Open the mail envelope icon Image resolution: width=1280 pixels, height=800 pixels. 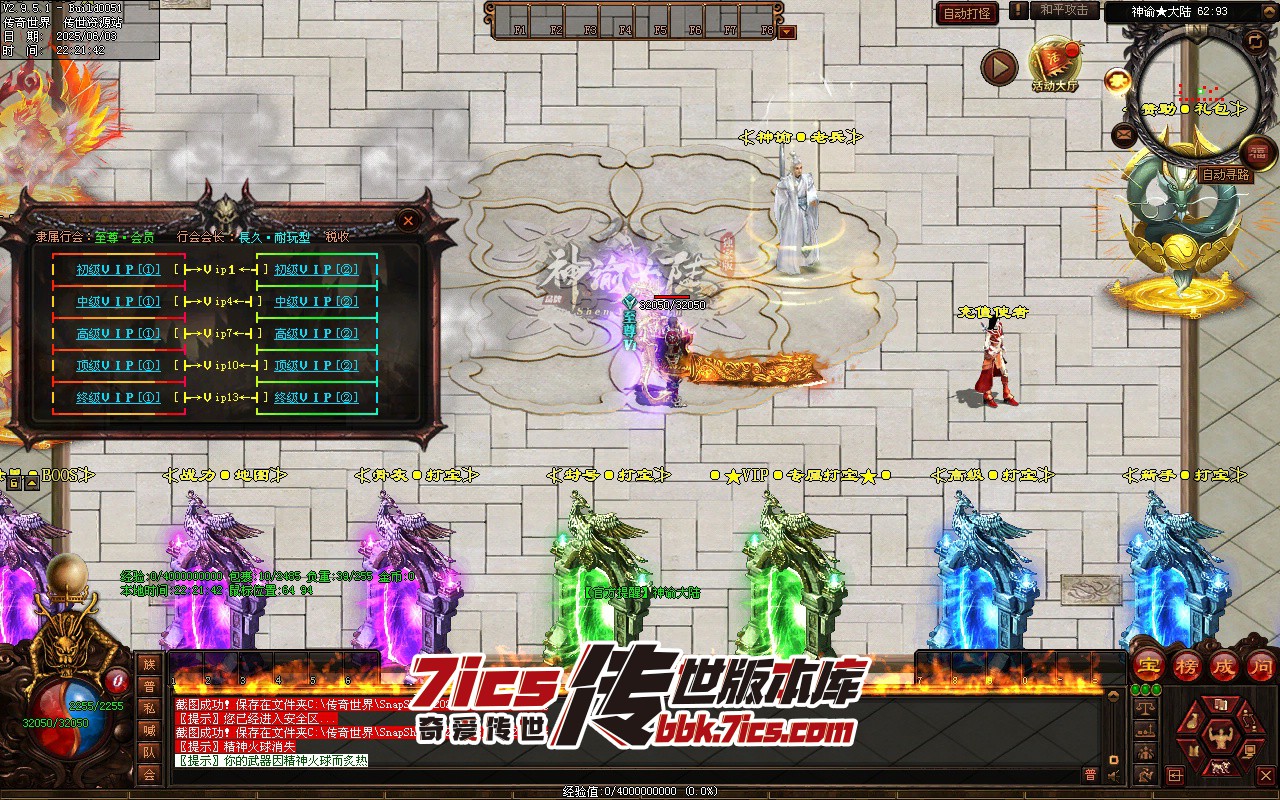1124,133
